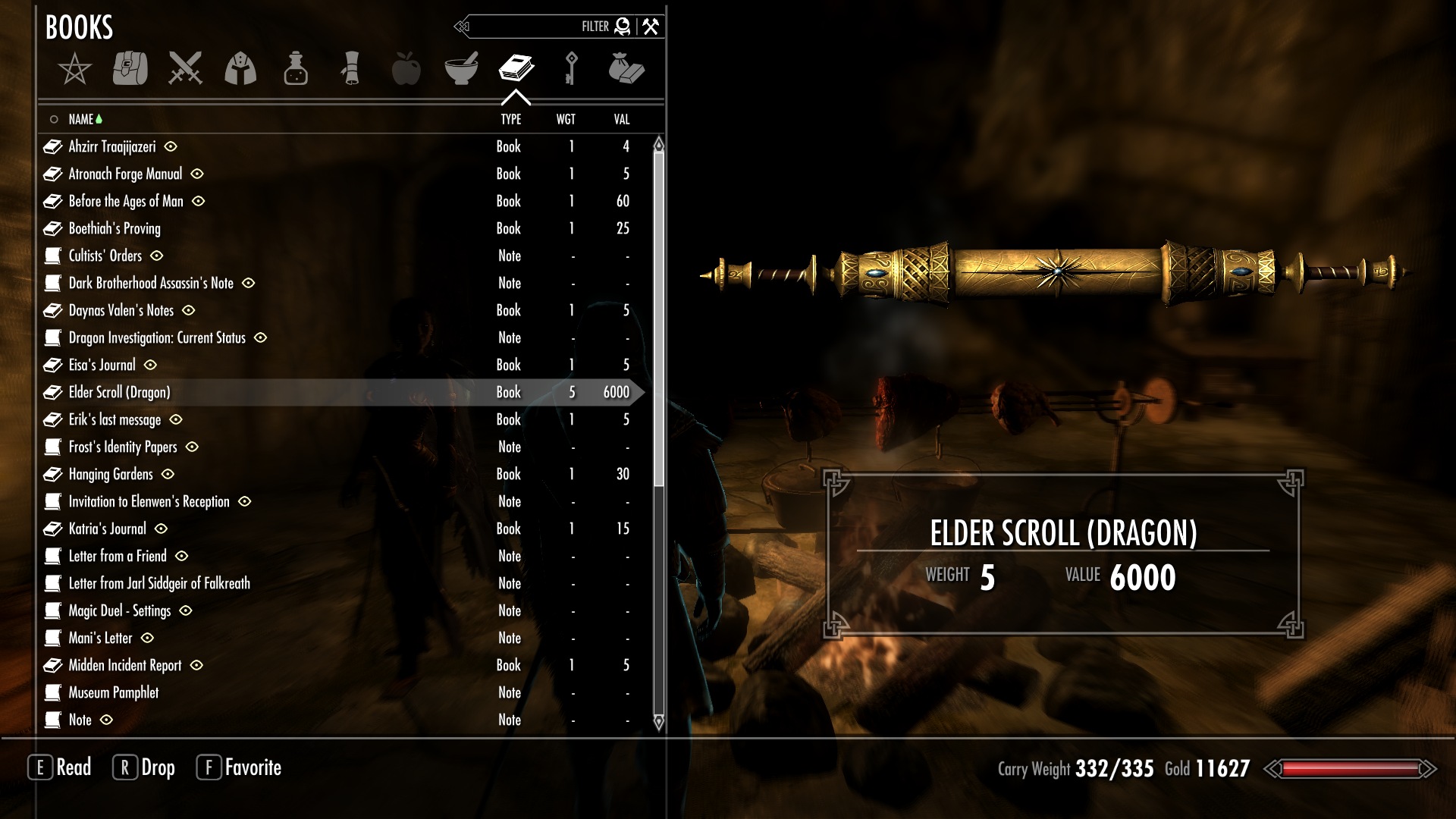Switch to the Scrolls category

(x=350, y=68)
